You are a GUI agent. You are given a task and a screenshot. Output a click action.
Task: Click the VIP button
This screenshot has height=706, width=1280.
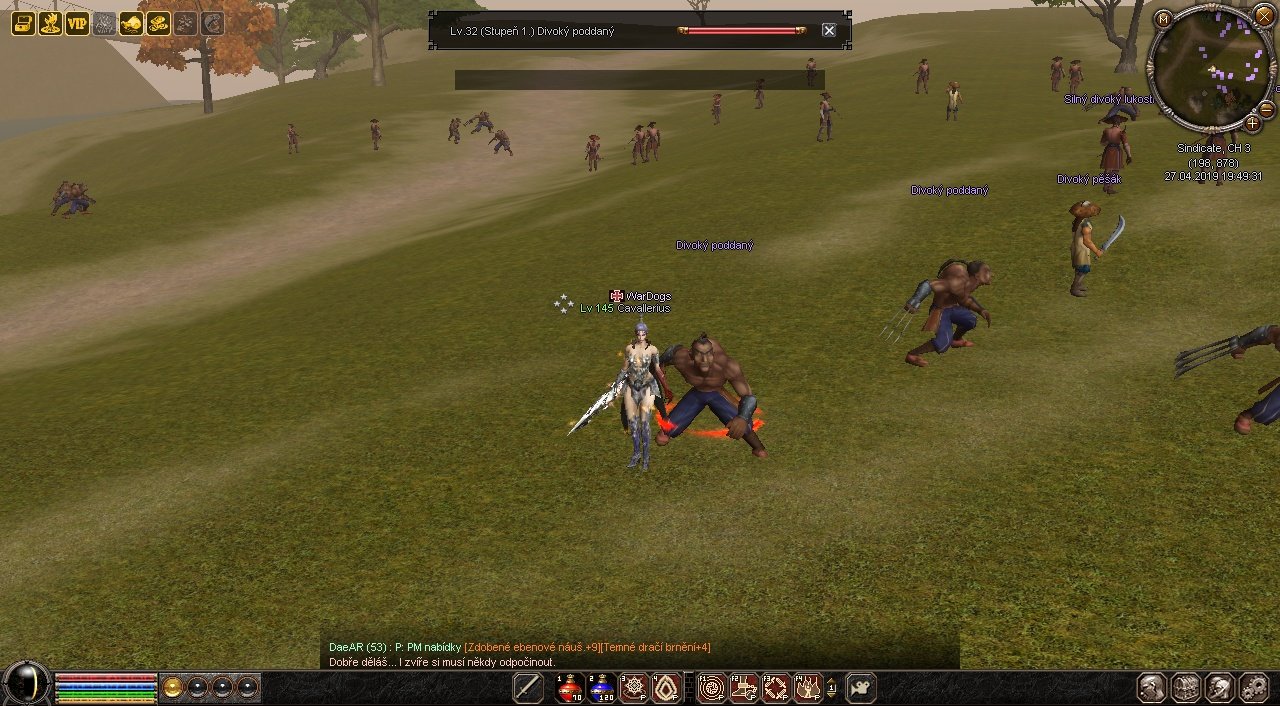pyautogui.click(x=77, y=24)
